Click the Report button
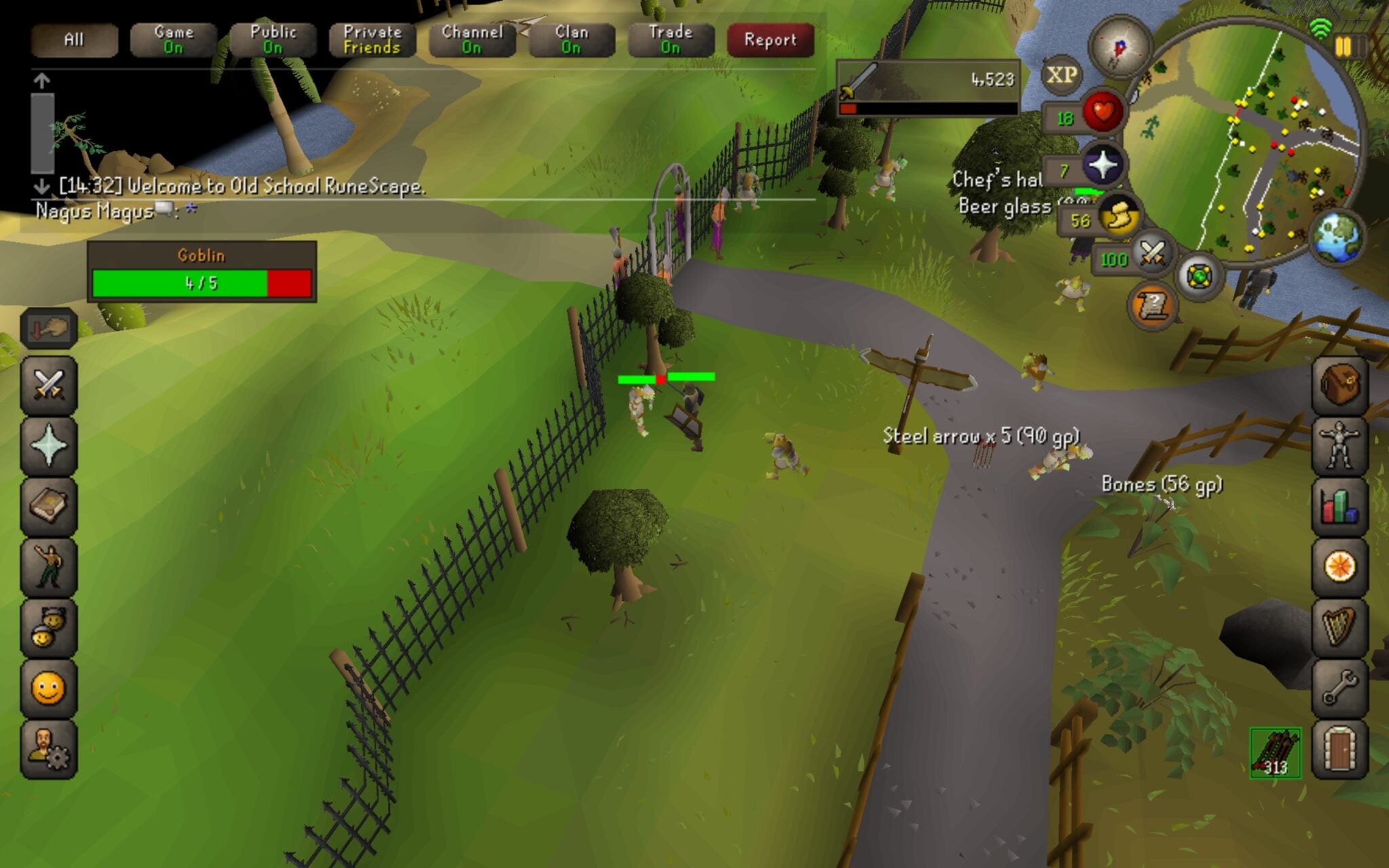This screenshot has height=868, width=1389. (770, 41)
